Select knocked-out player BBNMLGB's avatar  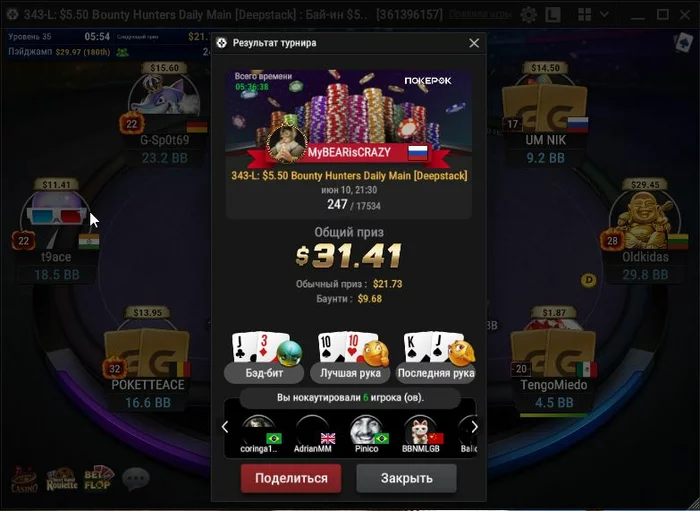click(x=420, y=431)
